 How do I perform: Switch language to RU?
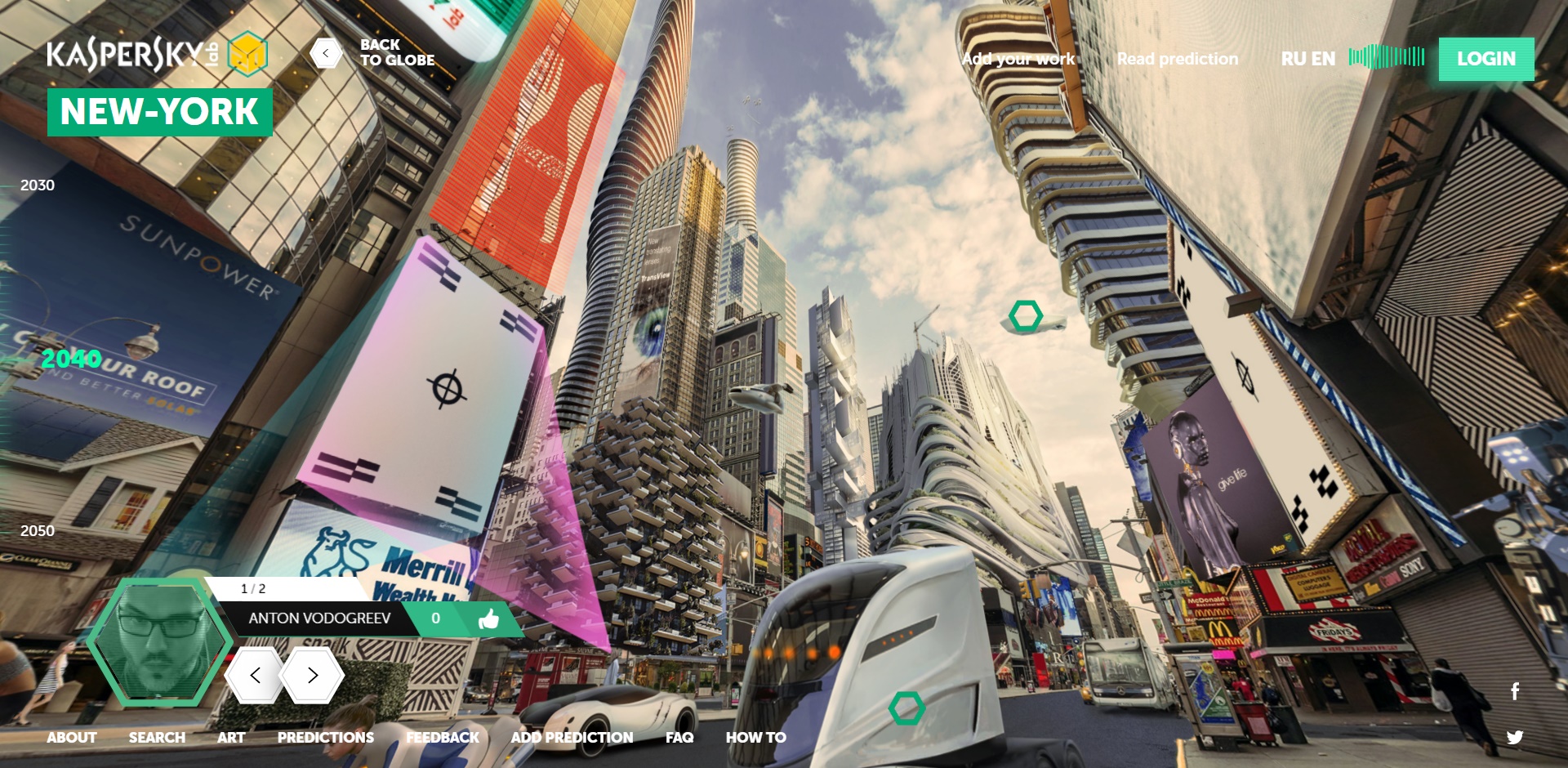(x=1293, y=59)
